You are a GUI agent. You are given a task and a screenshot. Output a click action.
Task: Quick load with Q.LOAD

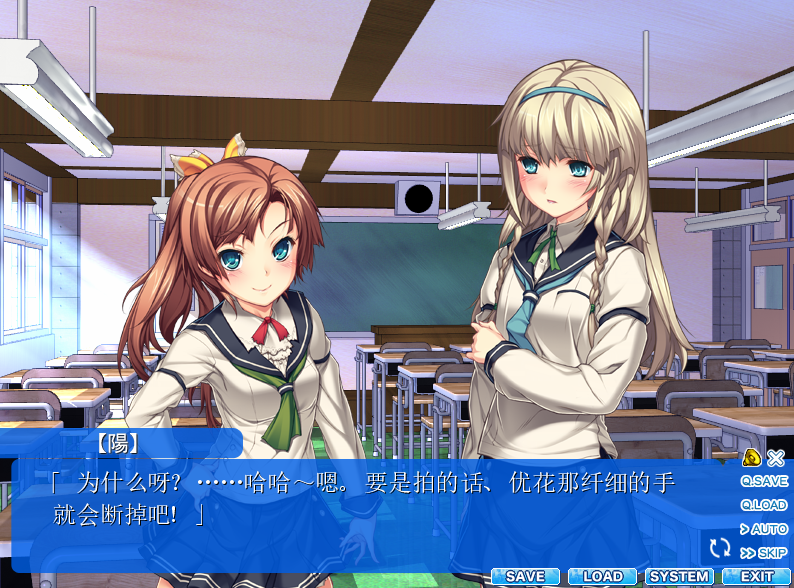point(764,505)
